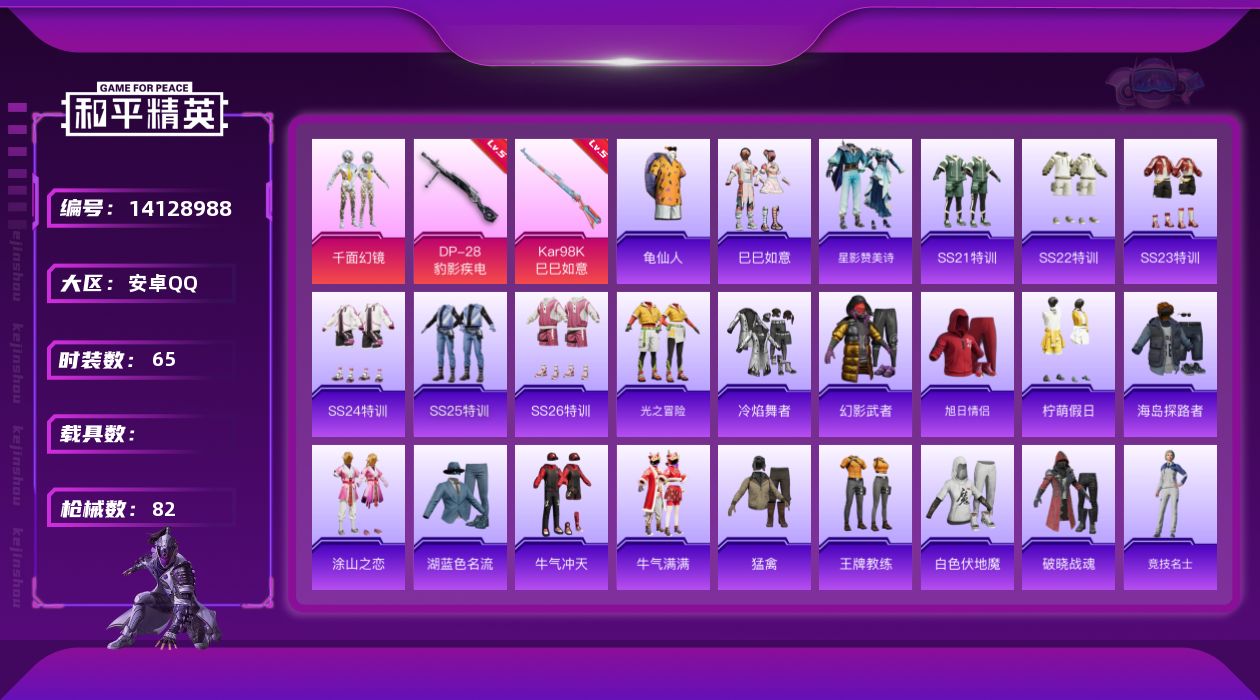1260x700 pixels.
Task: Choose the 冷焰舞者 outfit tile
Action: point(764,364)
